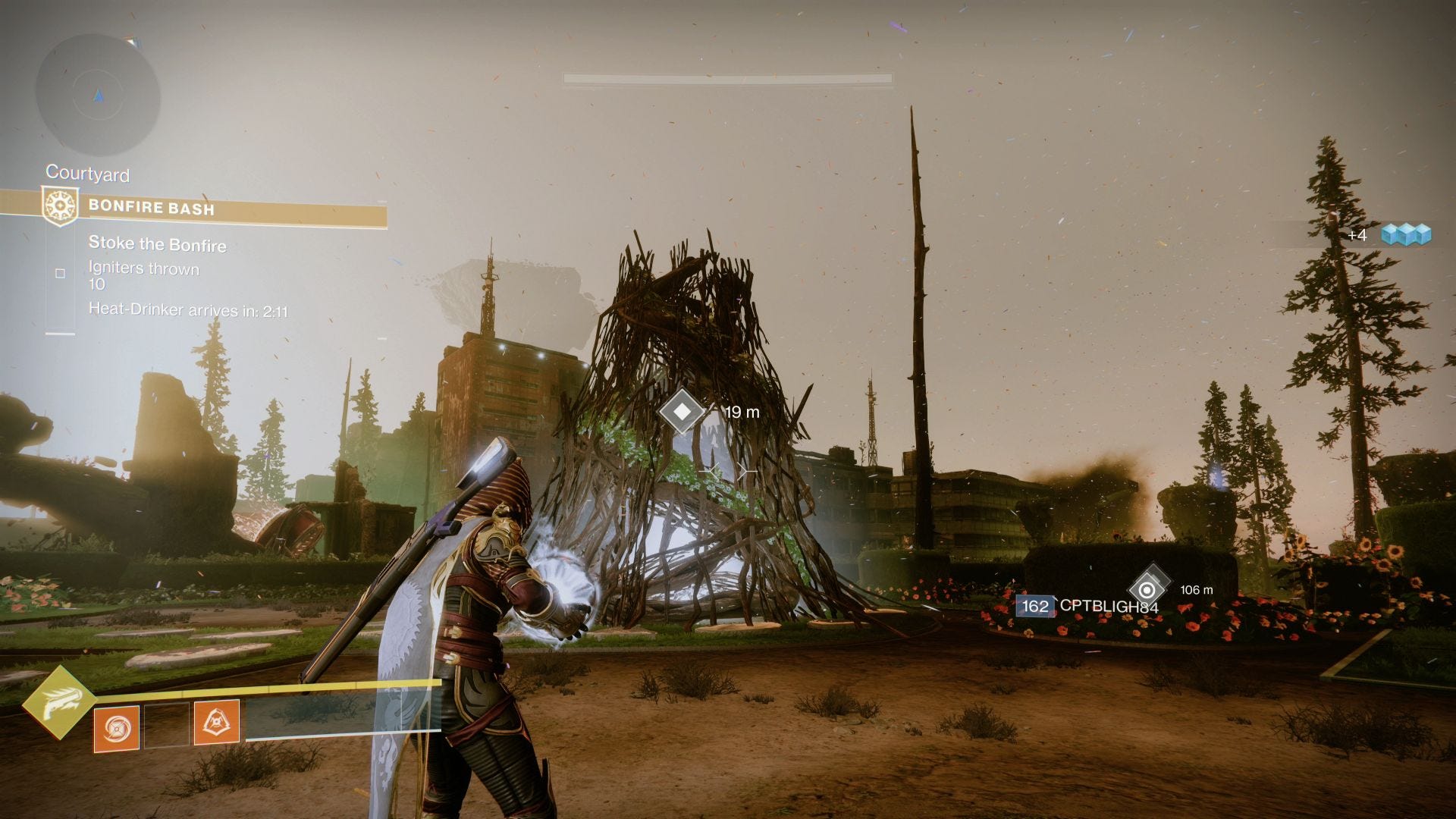
Task: Click the +4 Glimmer reward notification
Action: pos(1357,236)
